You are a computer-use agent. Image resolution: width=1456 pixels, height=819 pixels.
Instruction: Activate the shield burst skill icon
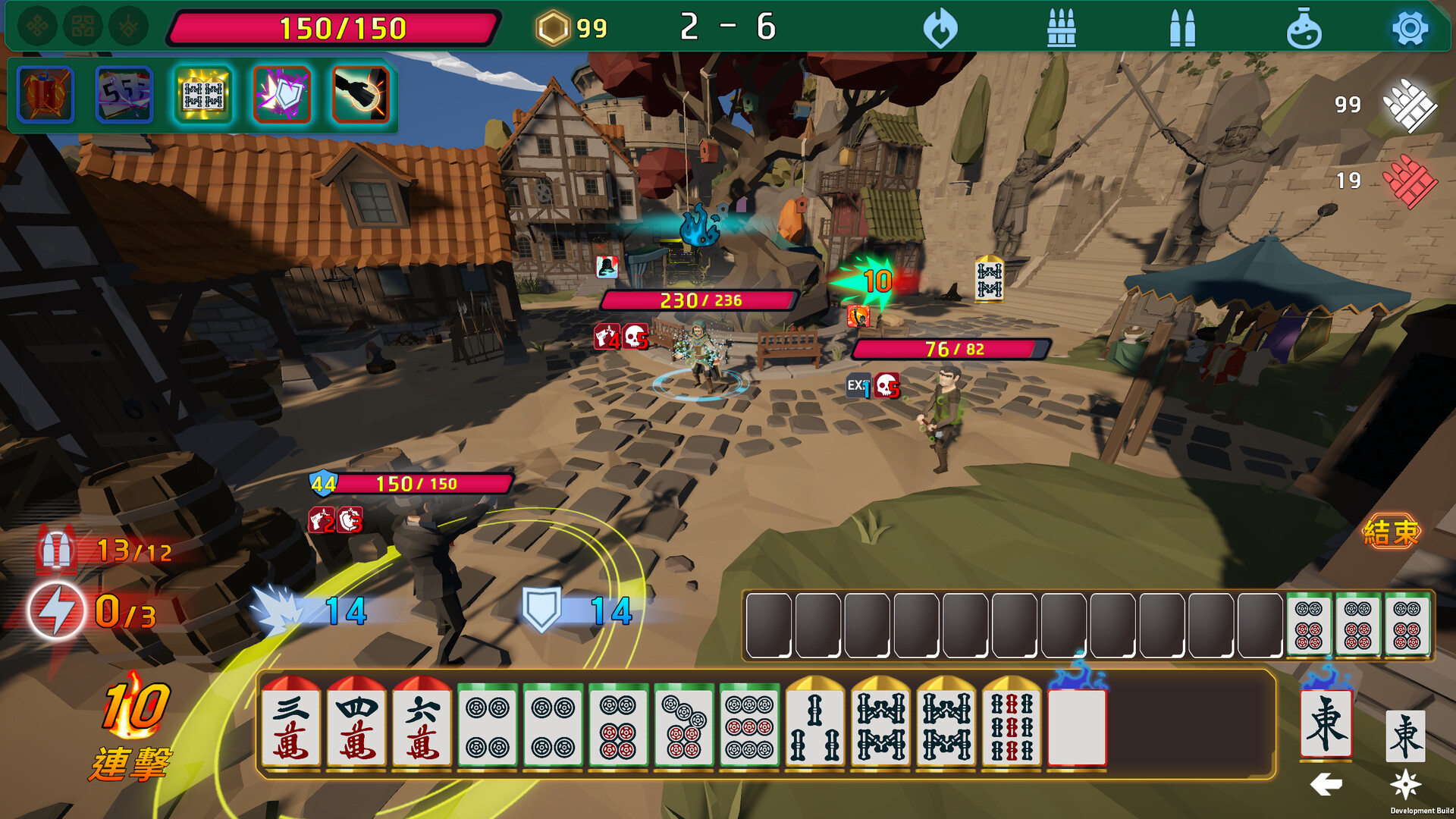282,95
